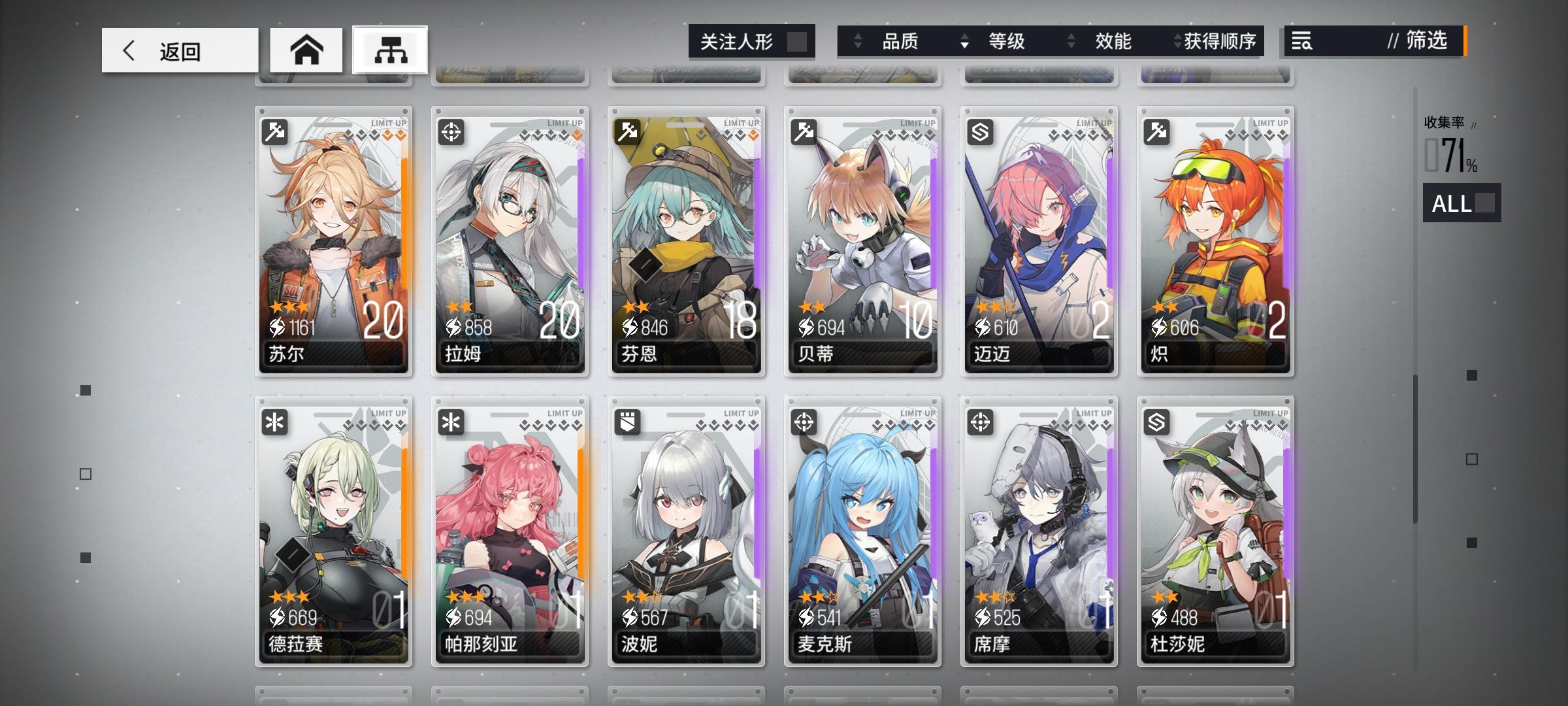Click the 返回 back button

(x=178, y=49)
